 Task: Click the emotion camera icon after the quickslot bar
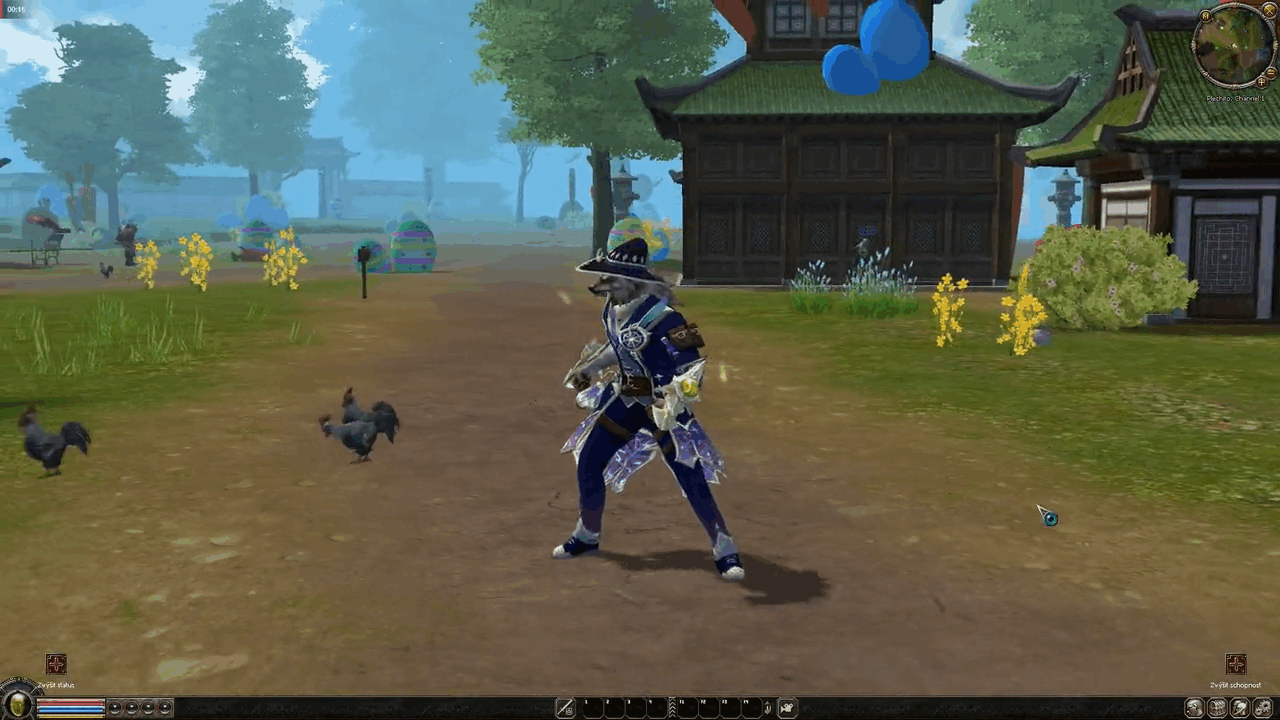pyautogui.click(x=786, y=707)
